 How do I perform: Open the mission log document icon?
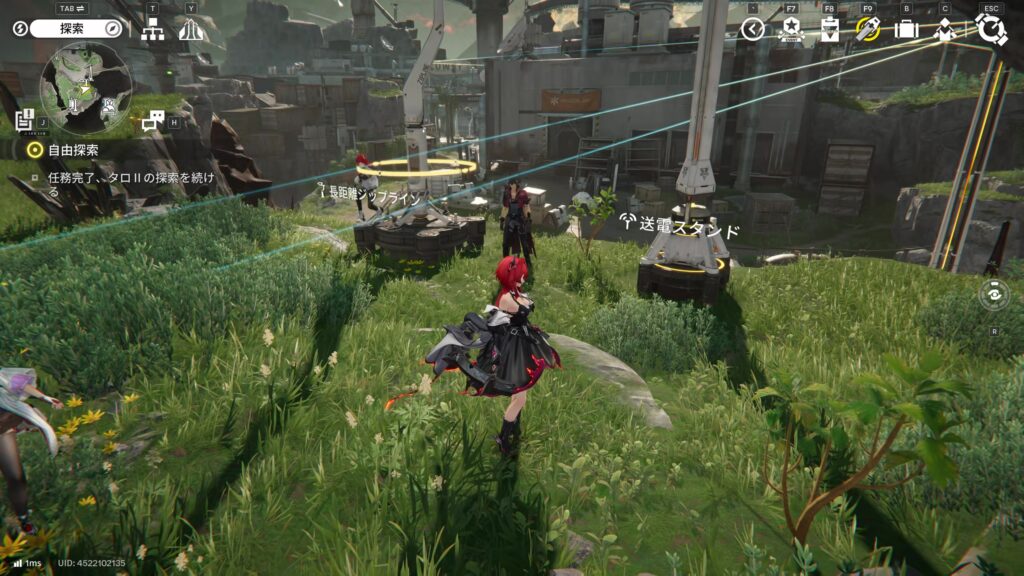(x=25, y=119)
